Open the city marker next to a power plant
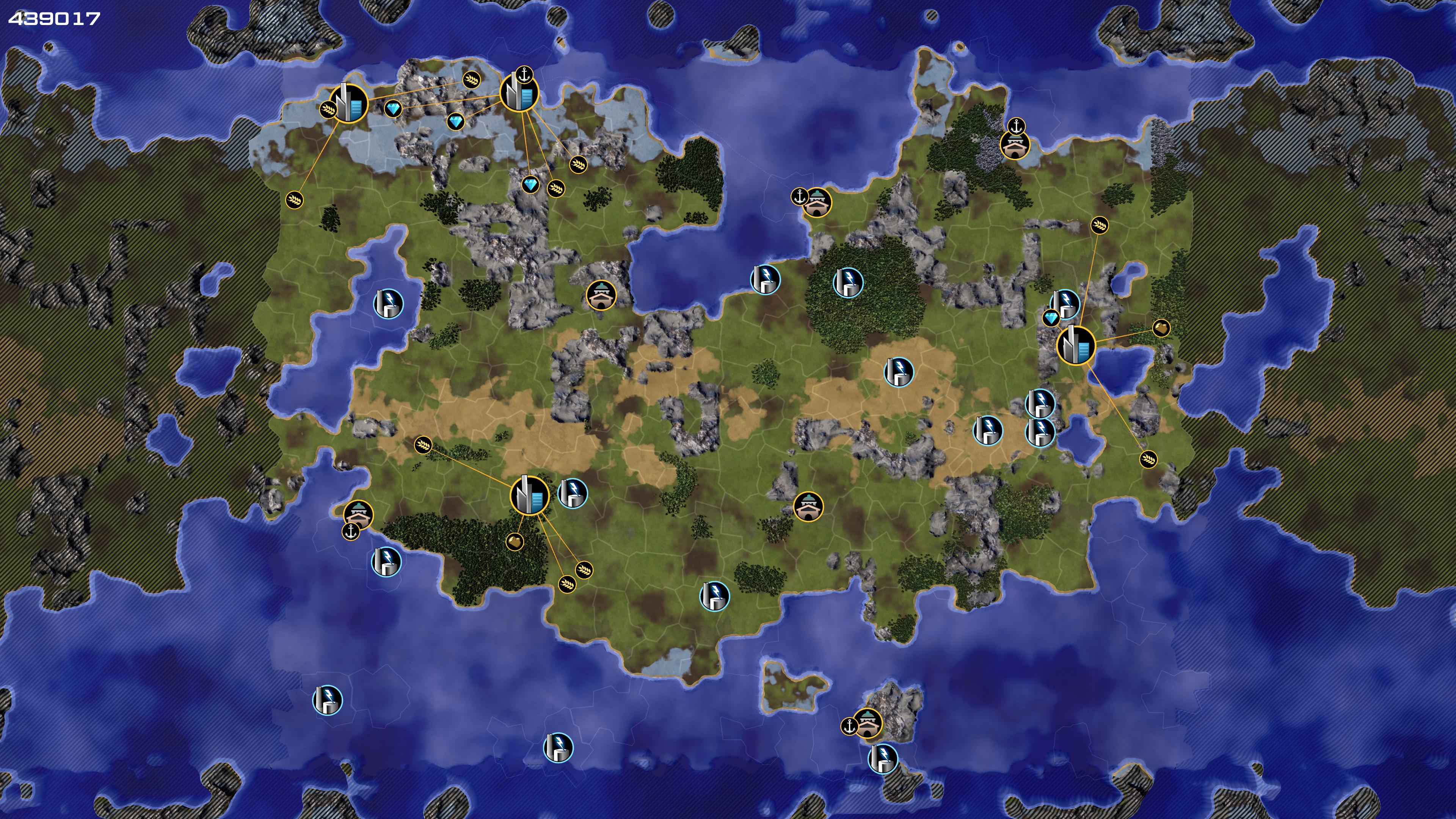Image resolution: width=1456 pixels, height=819 pixels. click(529, 496)
